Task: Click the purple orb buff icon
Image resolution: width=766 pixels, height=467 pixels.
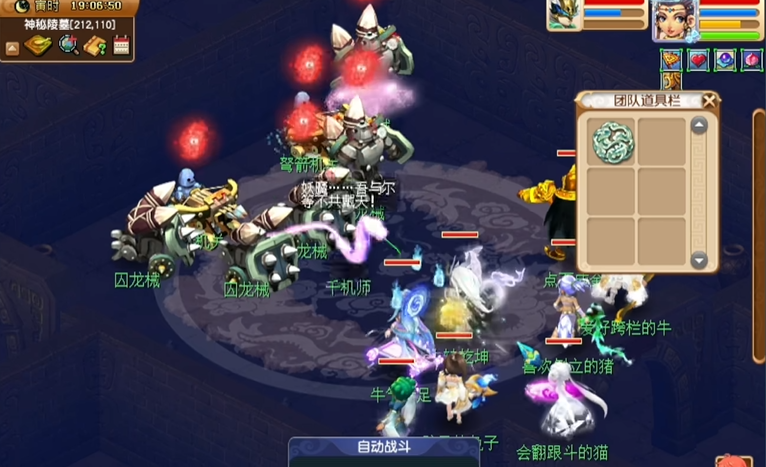Action: click(x=724, y=60)
